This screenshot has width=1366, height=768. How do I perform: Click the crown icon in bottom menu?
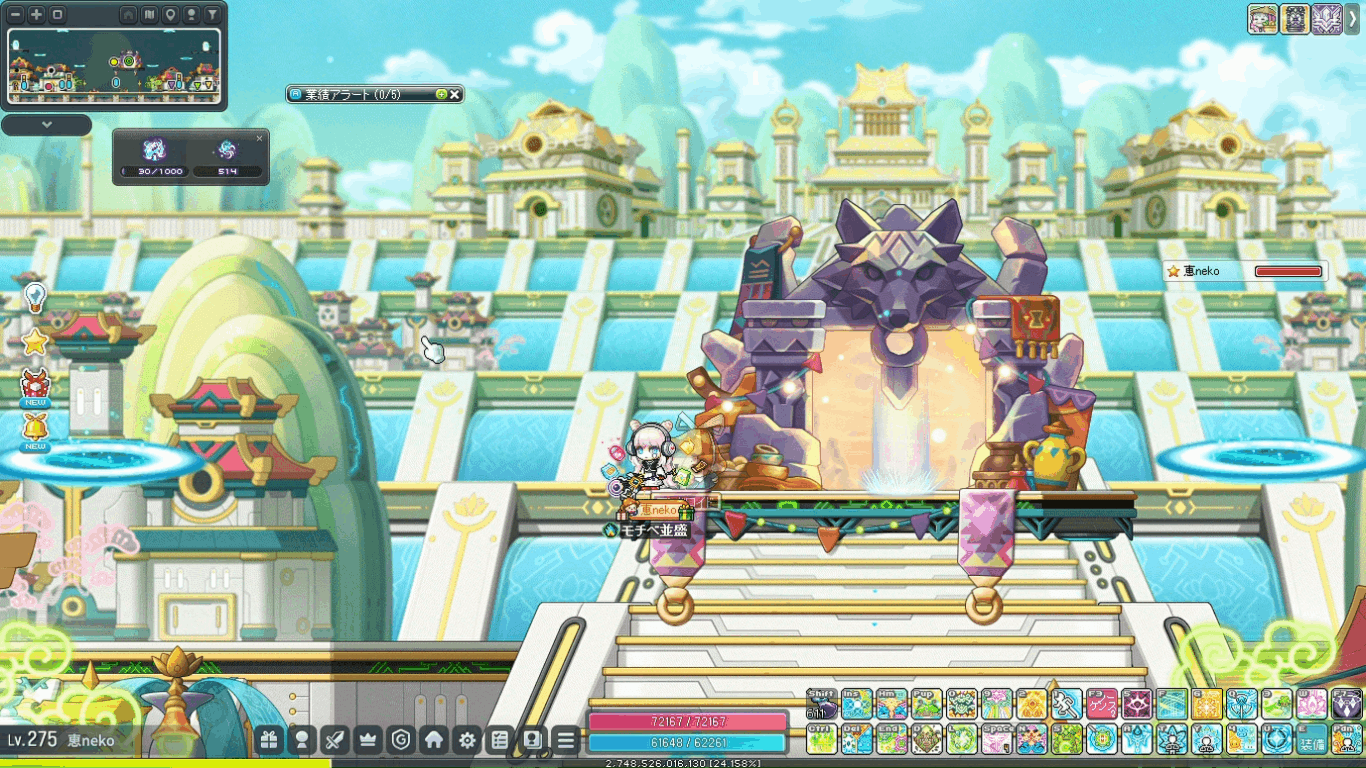(368, 740)
